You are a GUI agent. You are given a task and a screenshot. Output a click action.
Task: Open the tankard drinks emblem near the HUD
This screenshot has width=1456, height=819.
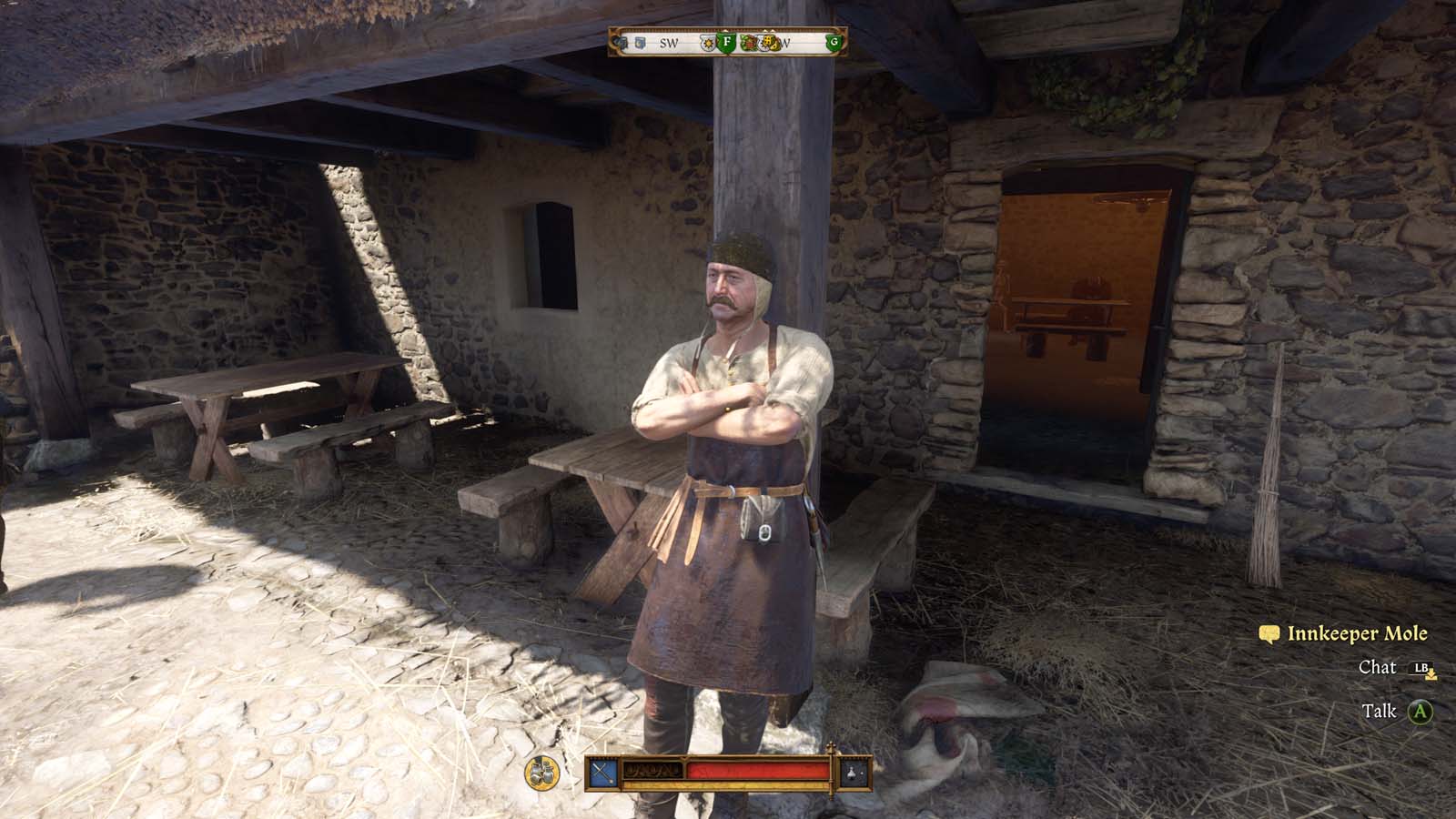click(541, 772)
